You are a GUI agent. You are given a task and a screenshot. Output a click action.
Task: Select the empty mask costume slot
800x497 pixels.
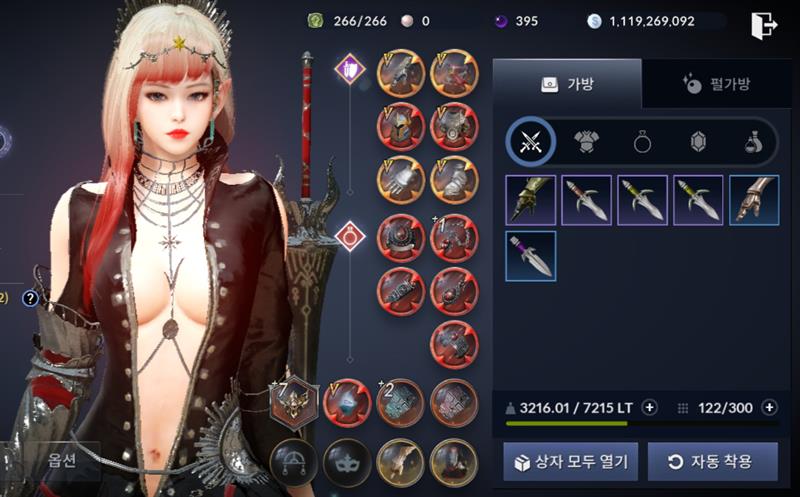[x=347, y=462]
